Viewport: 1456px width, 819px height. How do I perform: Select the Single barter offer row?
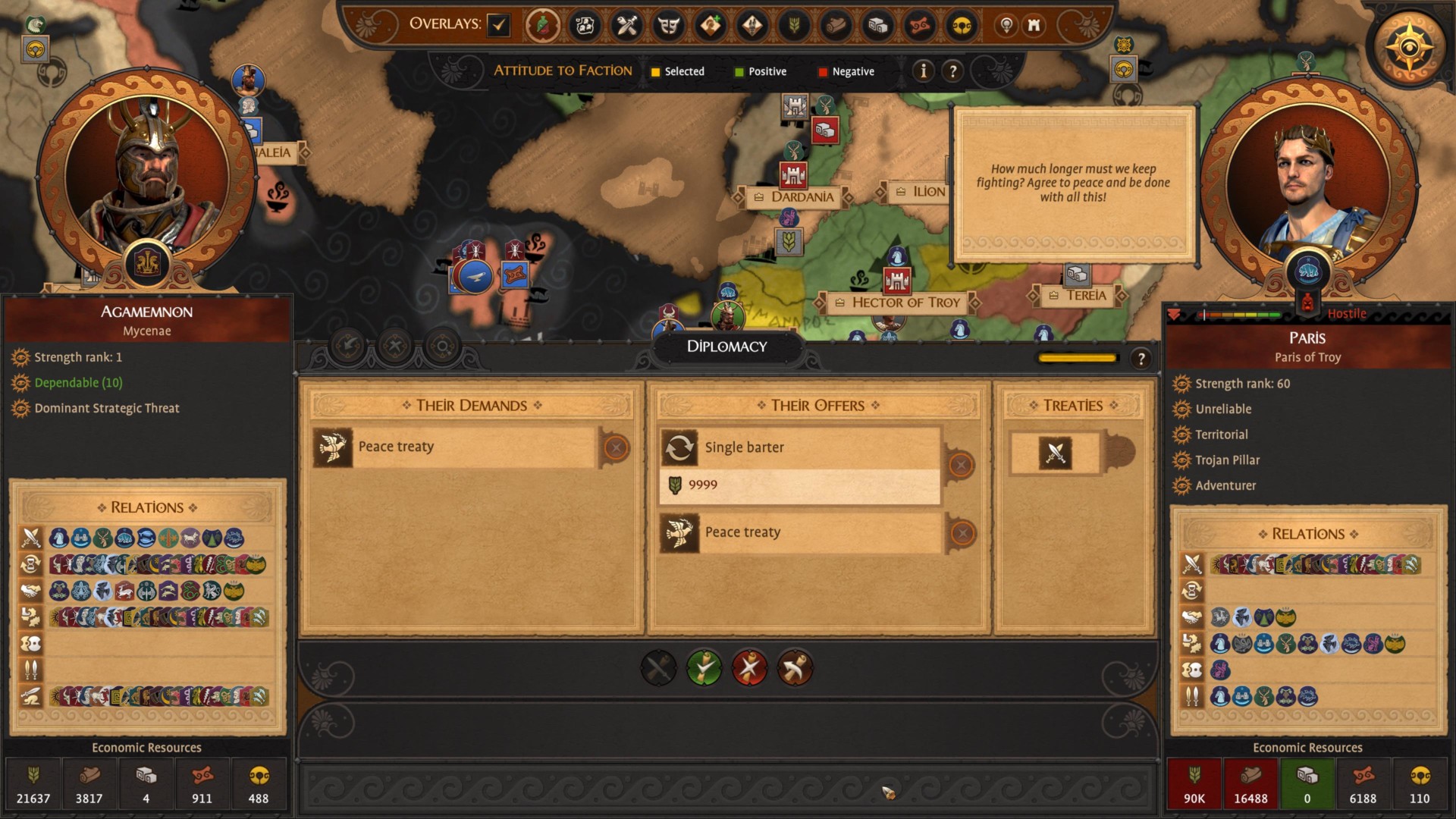800,447
